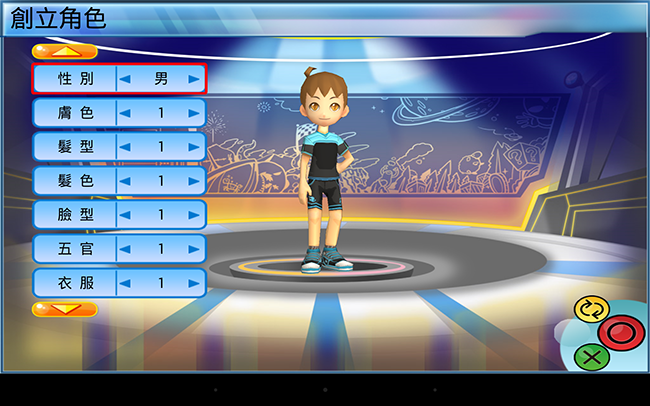Show the previous 髮色 hair color

point(126,181)
